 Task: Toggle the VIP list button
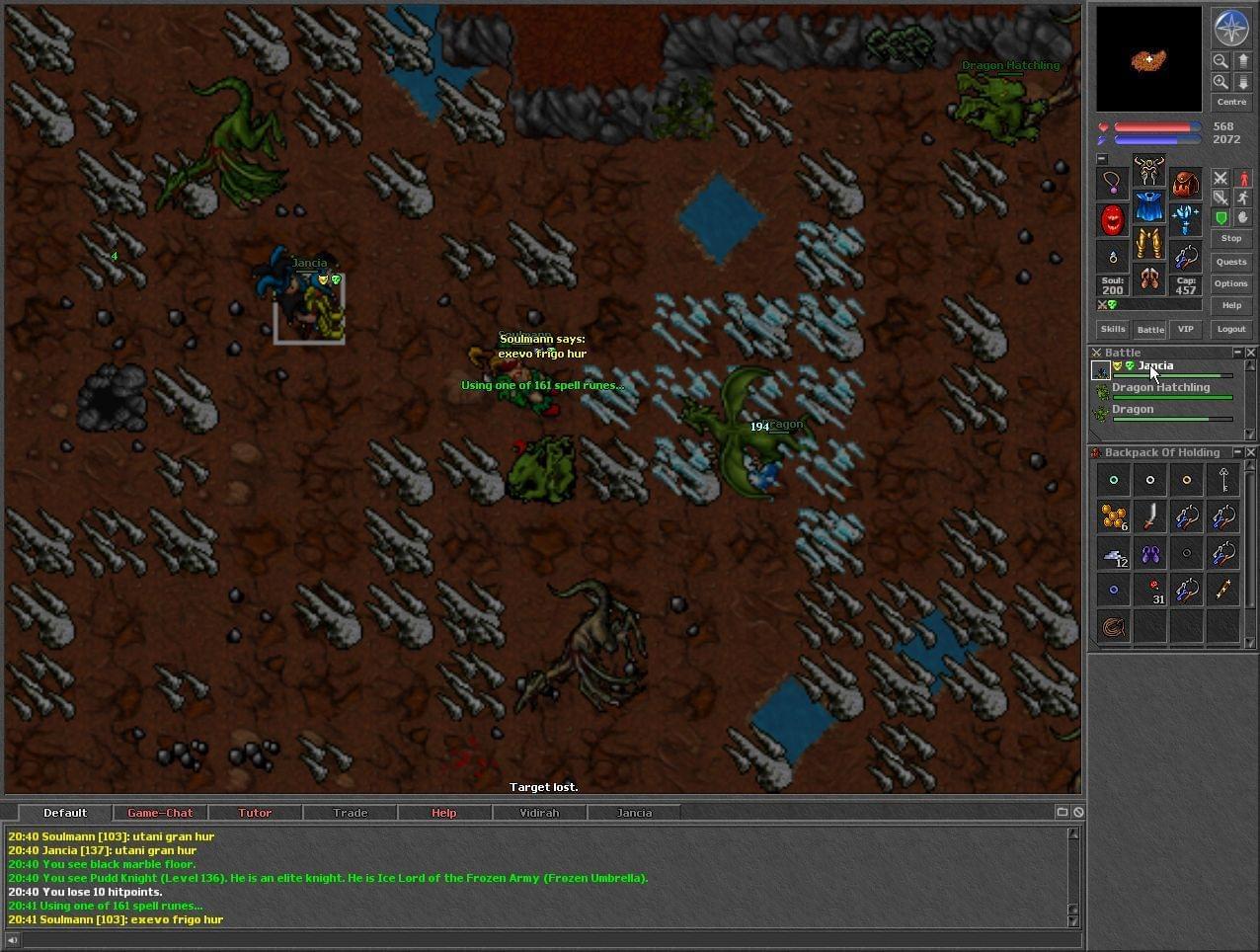tap(1185, 329)
